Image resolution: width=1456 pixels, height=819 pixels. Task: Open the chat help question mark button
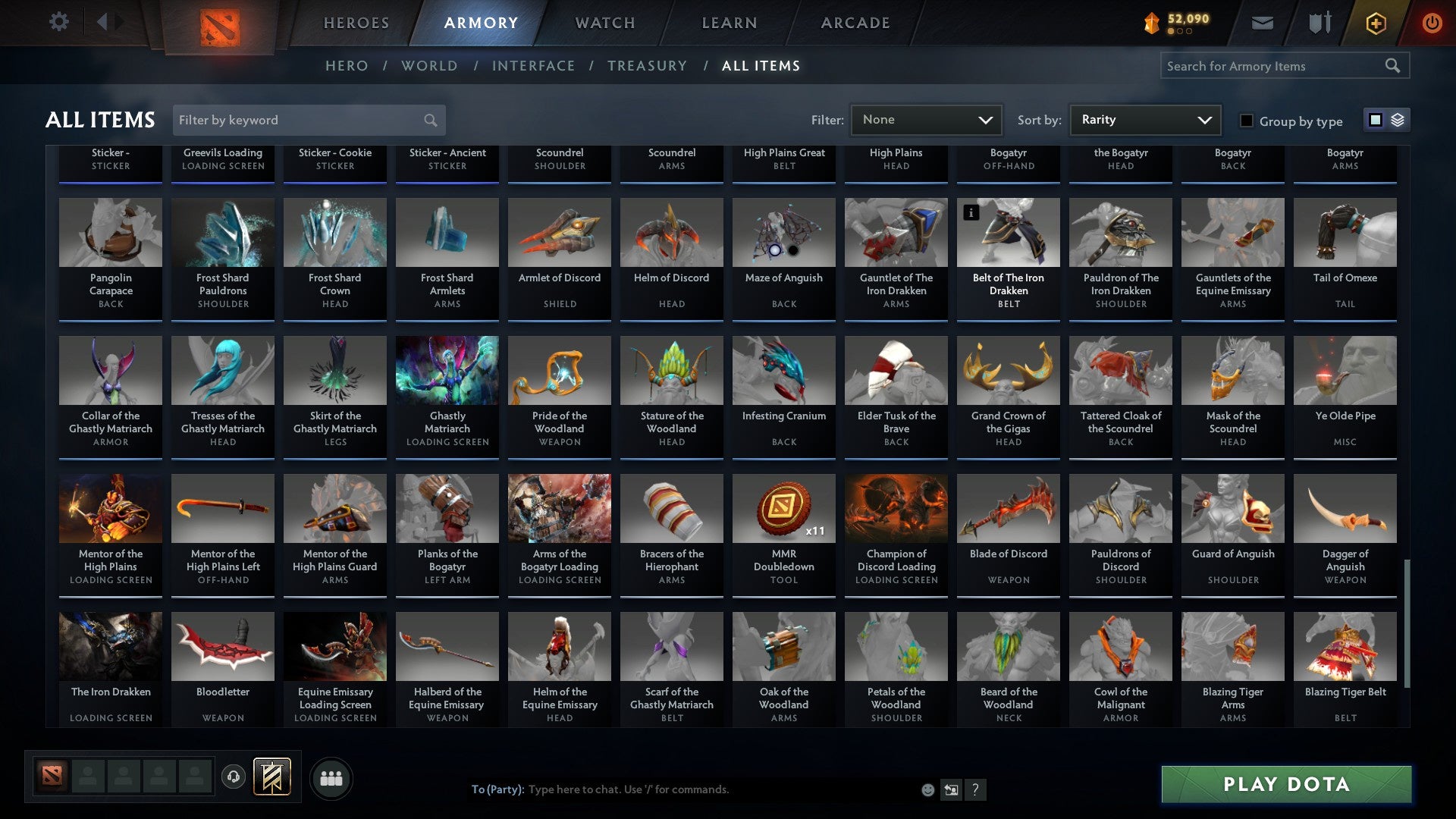click(975, 789)
